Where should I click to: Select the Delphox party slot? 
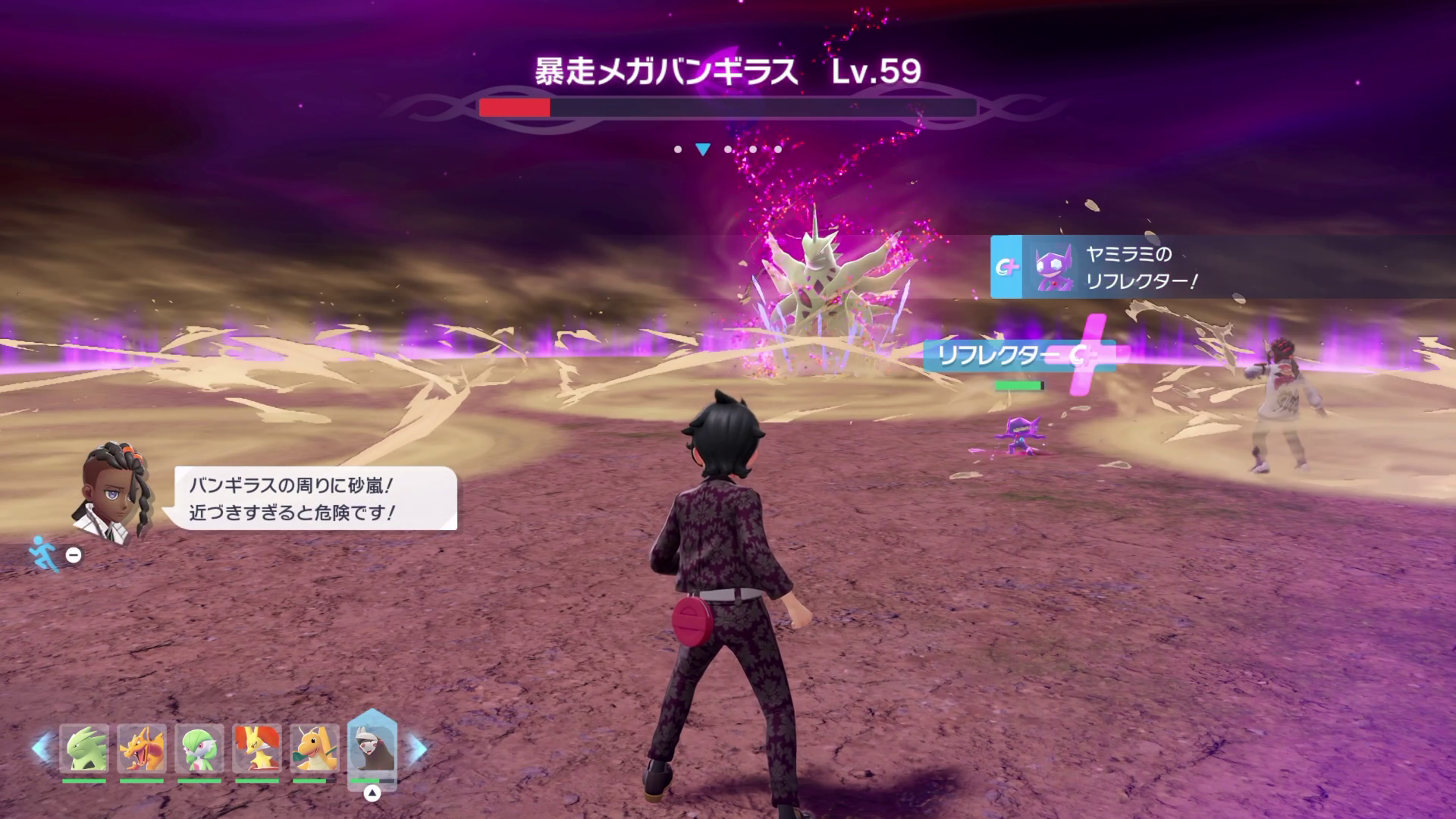(257, 749)
